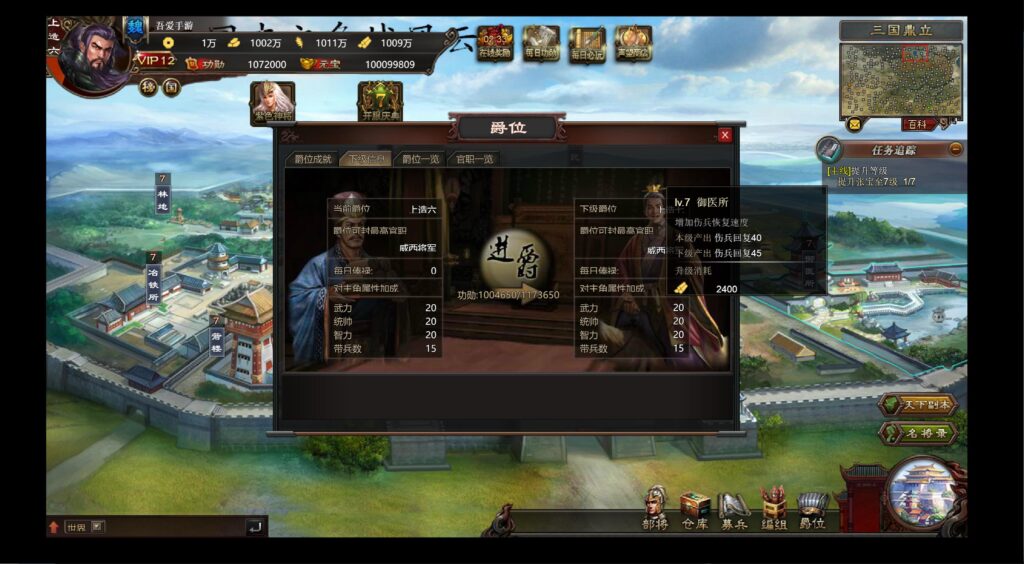Select the 官职一览 tab
Viewport: 1024px width, 564px height.
tap(474, 159)
